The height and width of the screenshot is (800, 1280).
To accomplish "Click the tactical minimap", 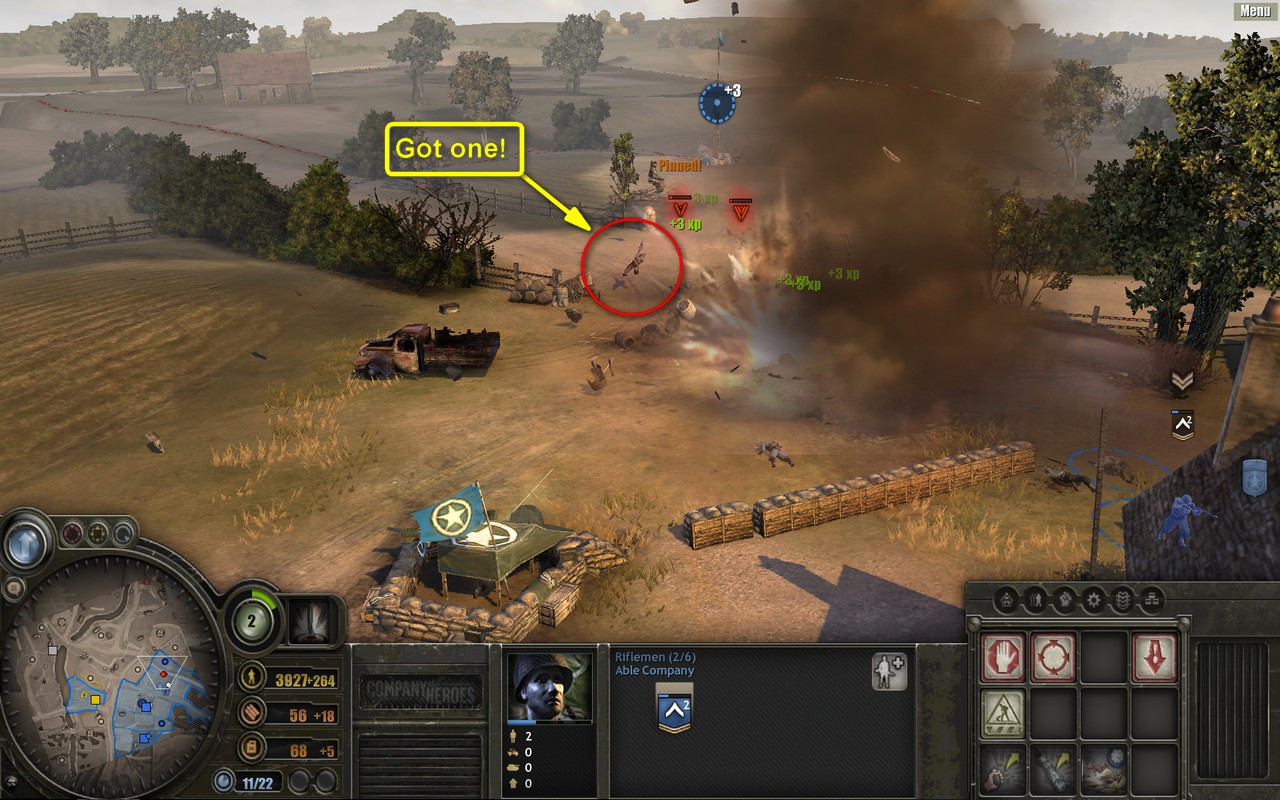I will point(110,680).
